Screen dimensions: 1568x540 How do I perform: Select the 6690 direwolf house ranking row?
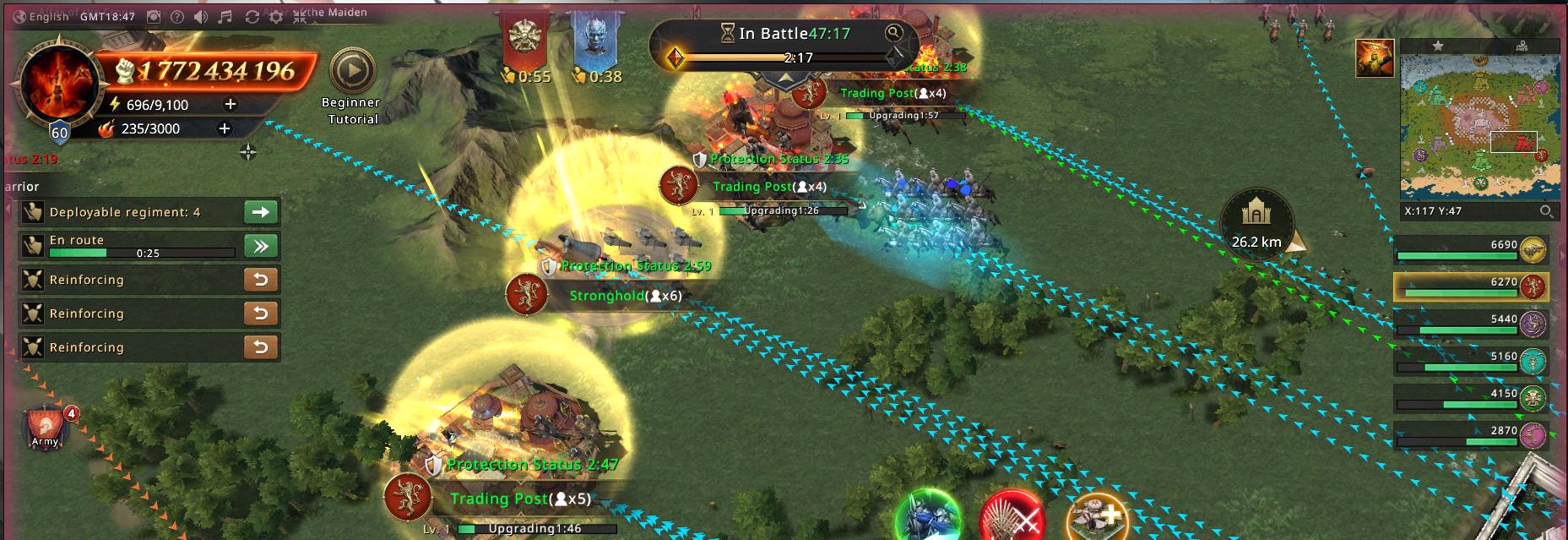pyautogui.click(x=1469, y=250)
